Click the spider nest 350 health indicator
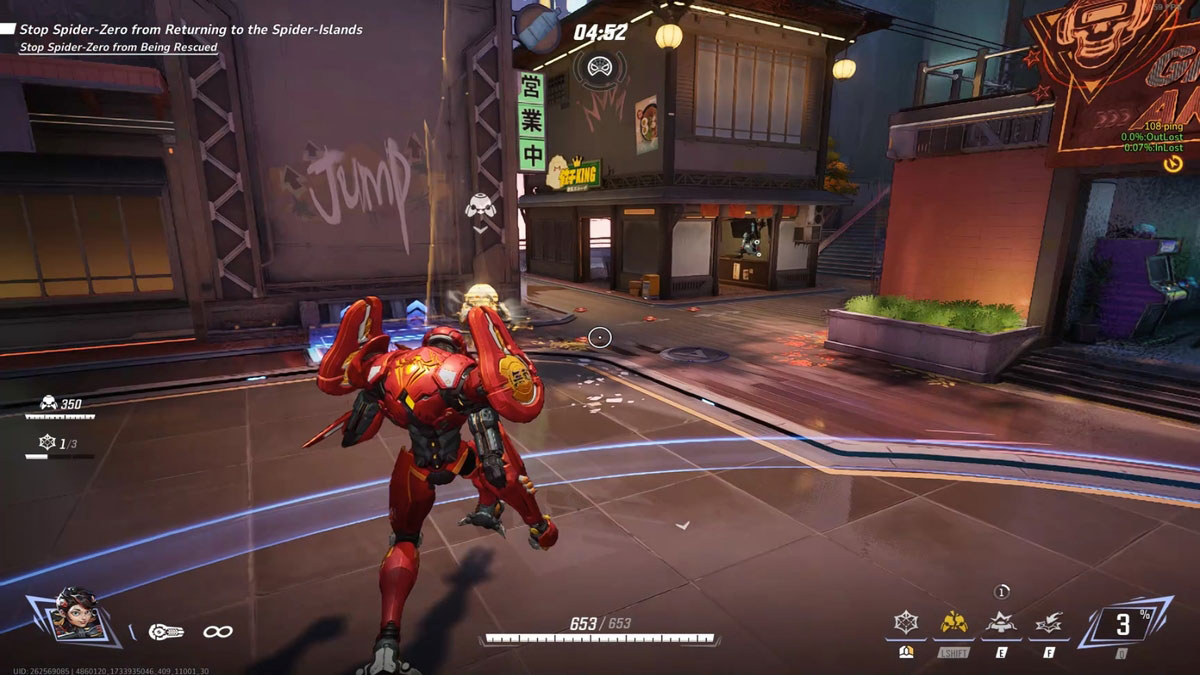Image resolution: width=1200 pixels, height=675 pixels. [62, 404]
